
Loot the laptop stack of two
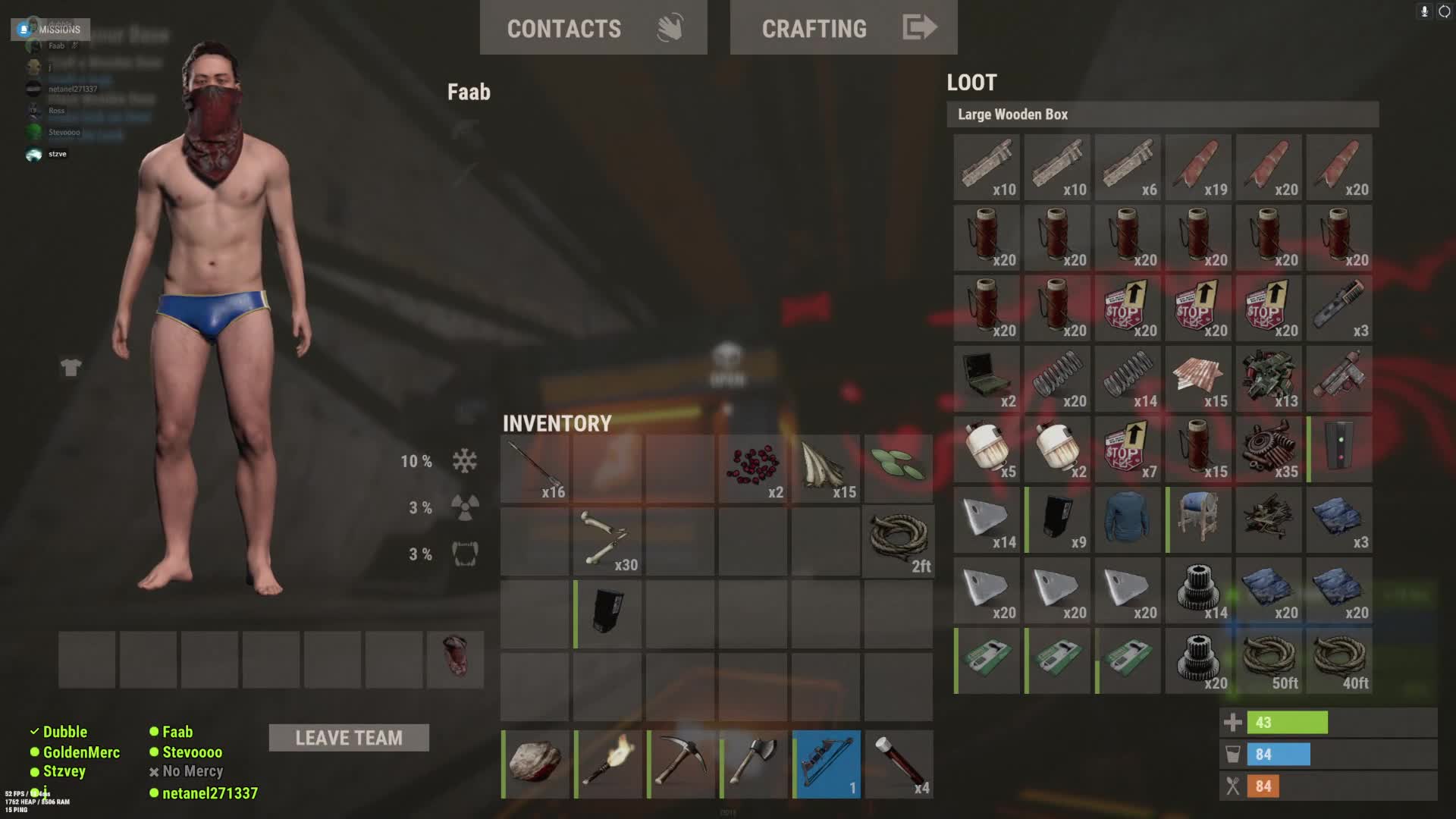[987, 378]
